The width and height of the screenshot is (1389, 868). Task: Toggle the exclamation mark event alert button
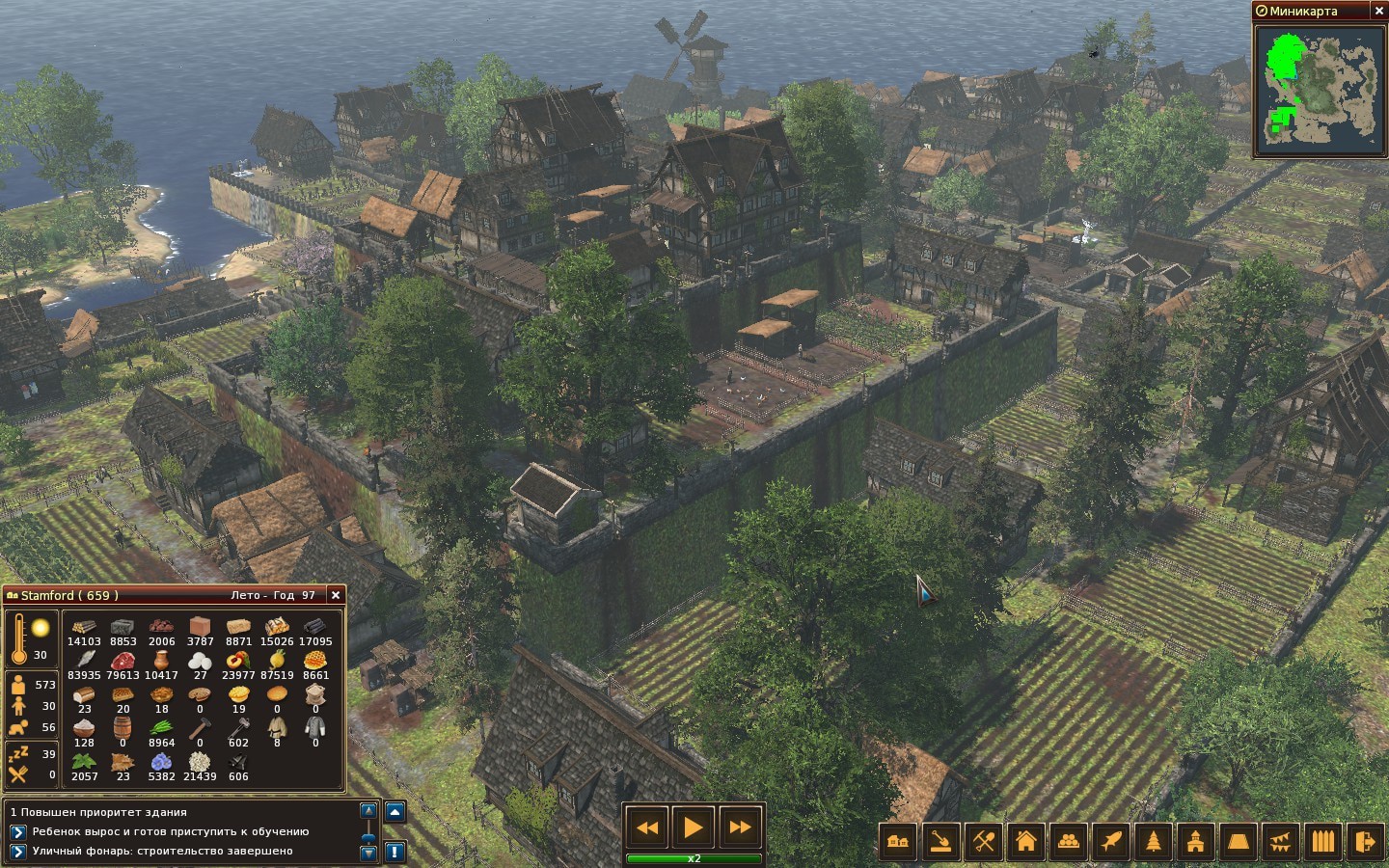coord(395,852)
